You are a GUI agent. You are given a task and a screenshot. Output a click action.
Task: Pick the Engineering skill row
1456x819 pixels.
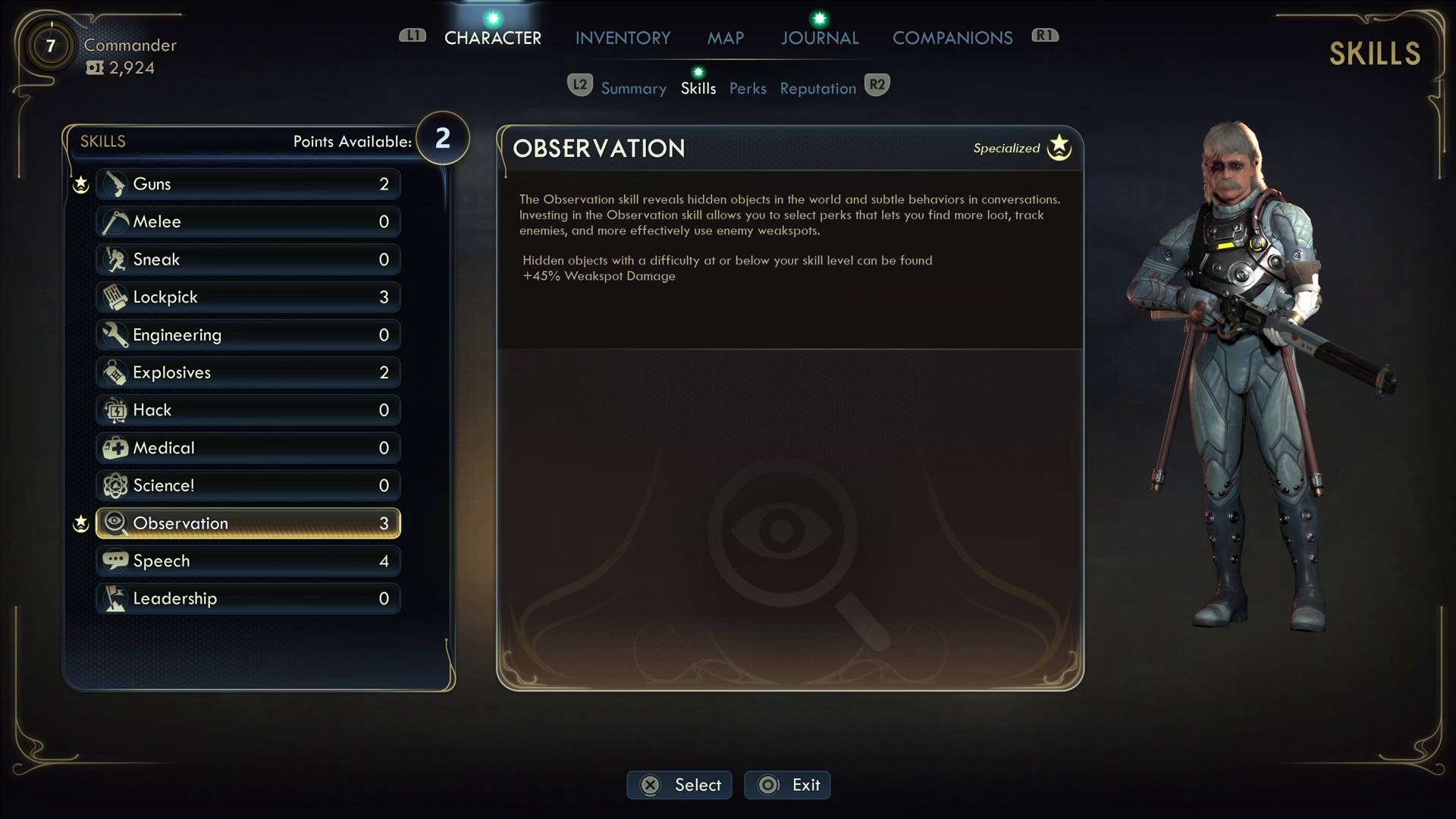pyautogui.click(x=248, y=335)
